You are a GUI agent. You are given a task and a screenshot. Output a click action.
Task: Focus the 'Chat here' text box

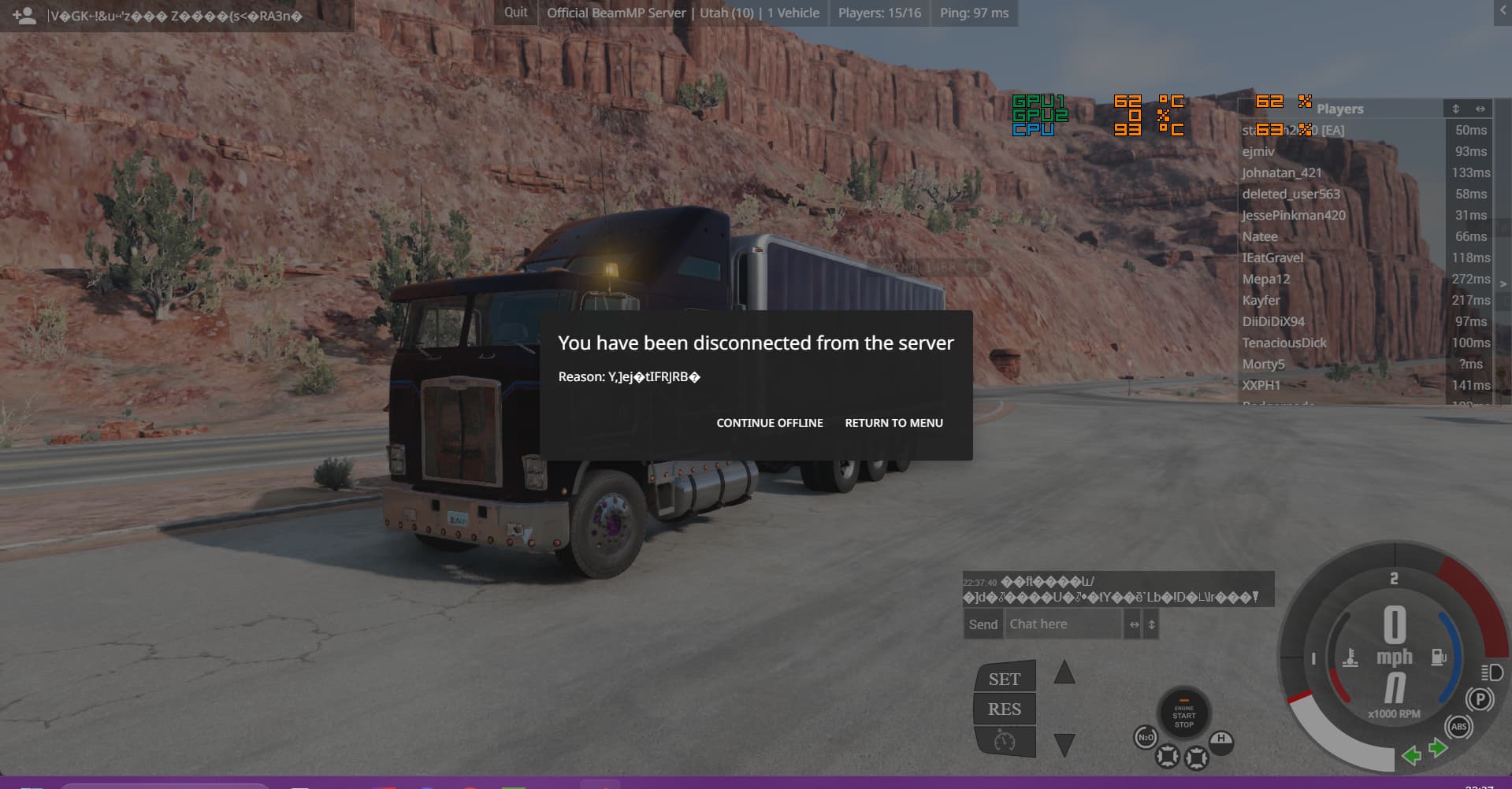[x=1063, y=624]
